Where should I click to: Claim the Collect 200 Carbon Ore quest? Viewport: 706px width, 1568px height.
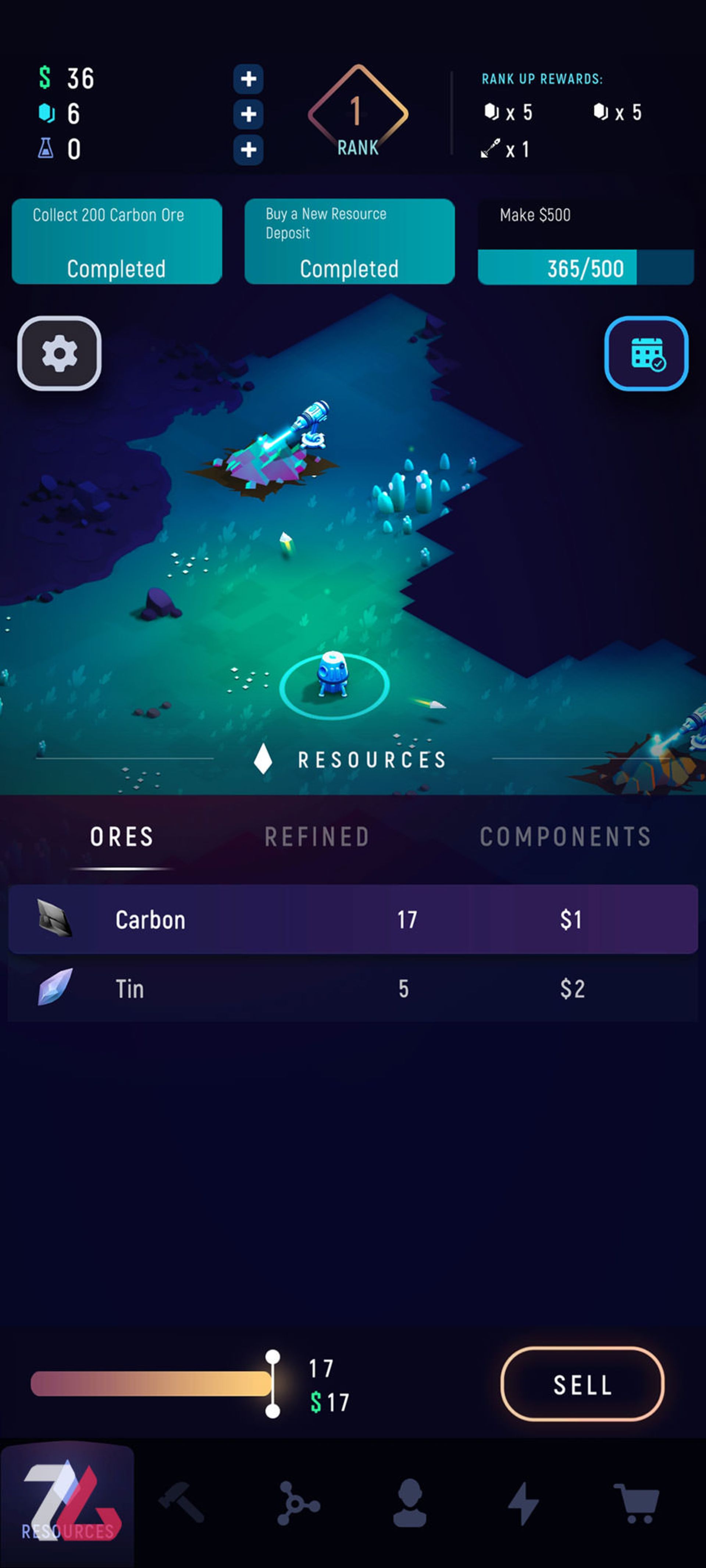pyautogui.click(x=116, y=242)
